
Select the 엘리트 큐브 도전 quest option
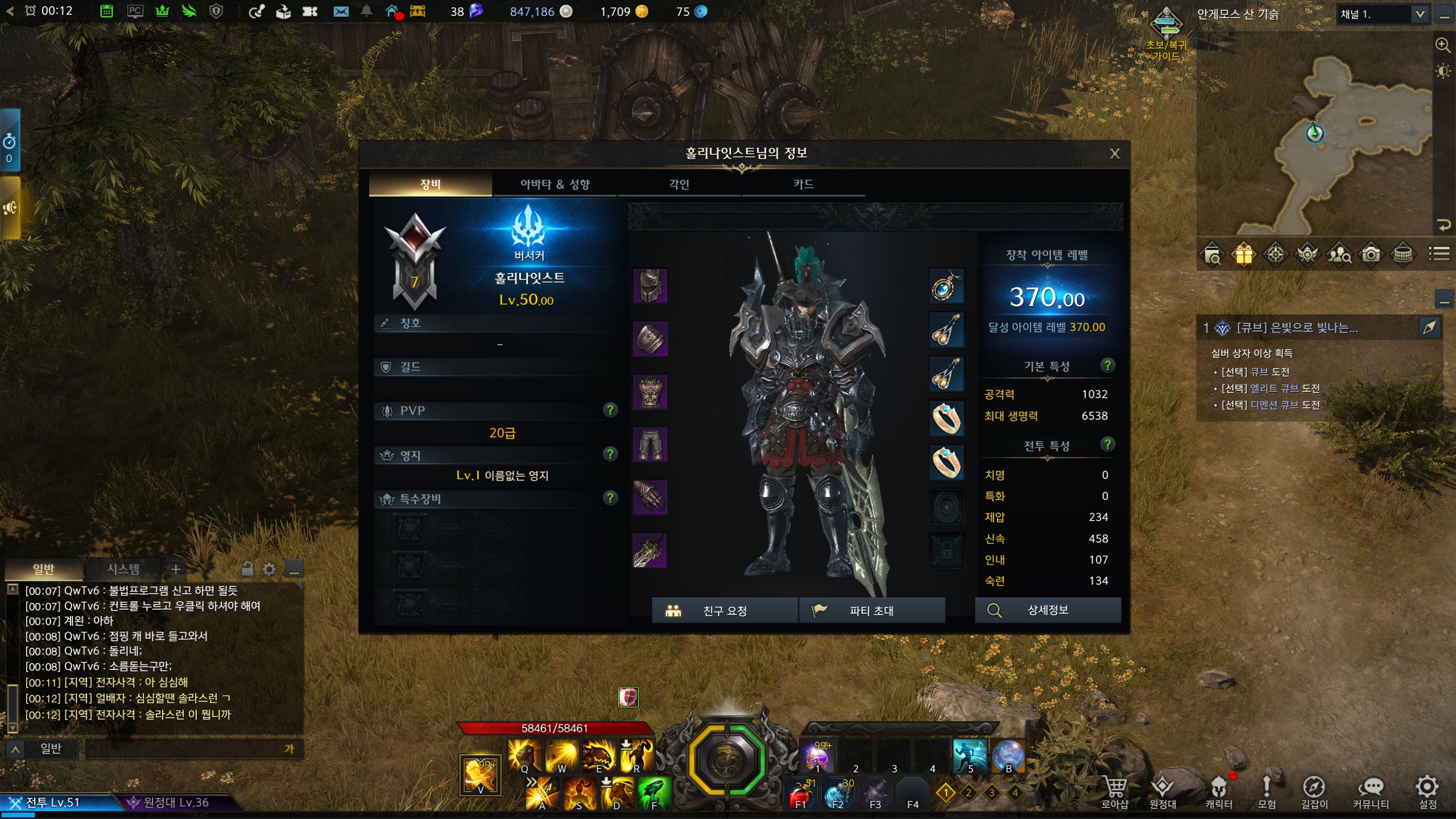tap(1284, 388)
